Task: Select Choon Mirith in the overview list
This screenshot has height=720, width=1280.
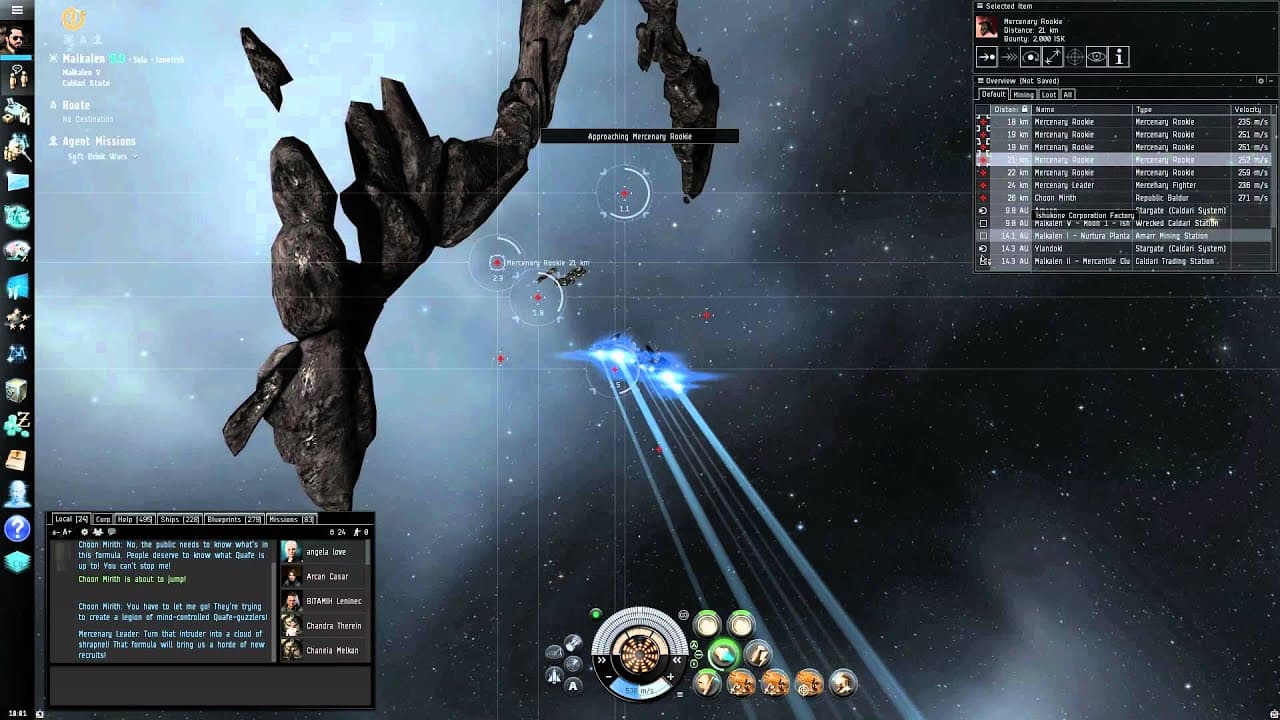Action: pyautogui.click(x=1056, y=198)
